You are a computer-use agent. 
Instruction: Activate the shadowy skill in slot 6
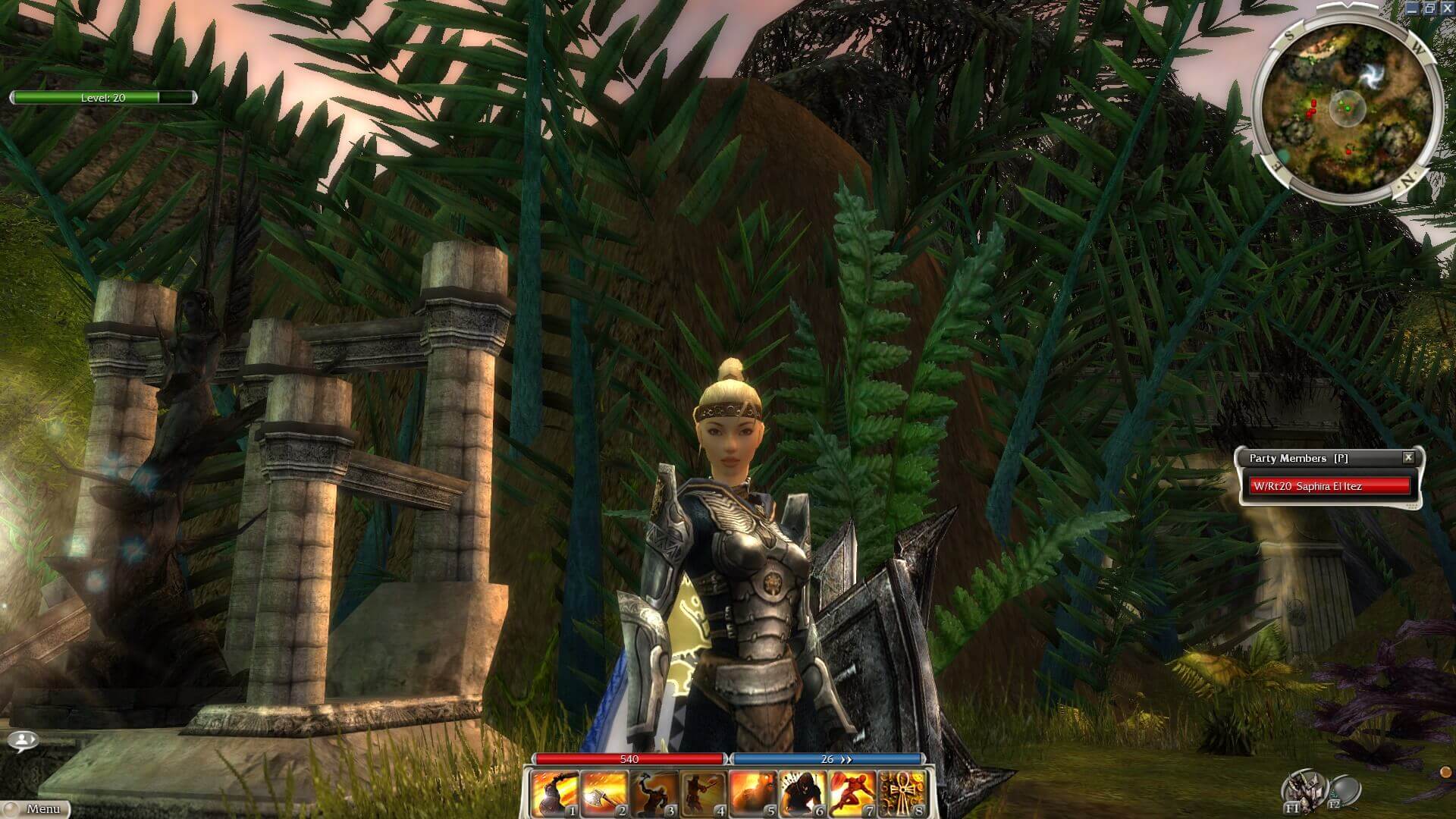[802, 792]
